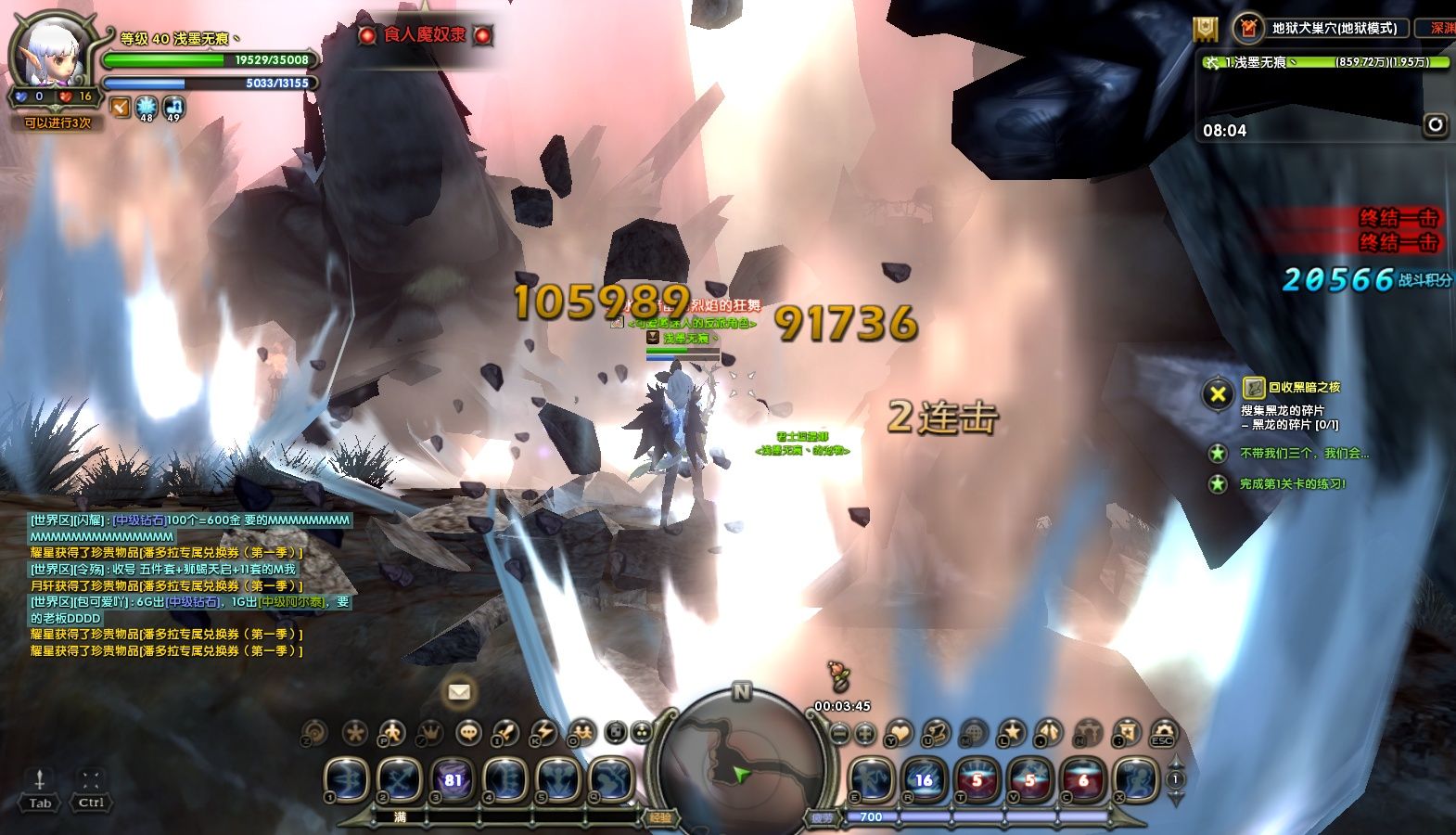Click the dice icon button
This screenshot has width=1456, height=835.
[615, 733]
